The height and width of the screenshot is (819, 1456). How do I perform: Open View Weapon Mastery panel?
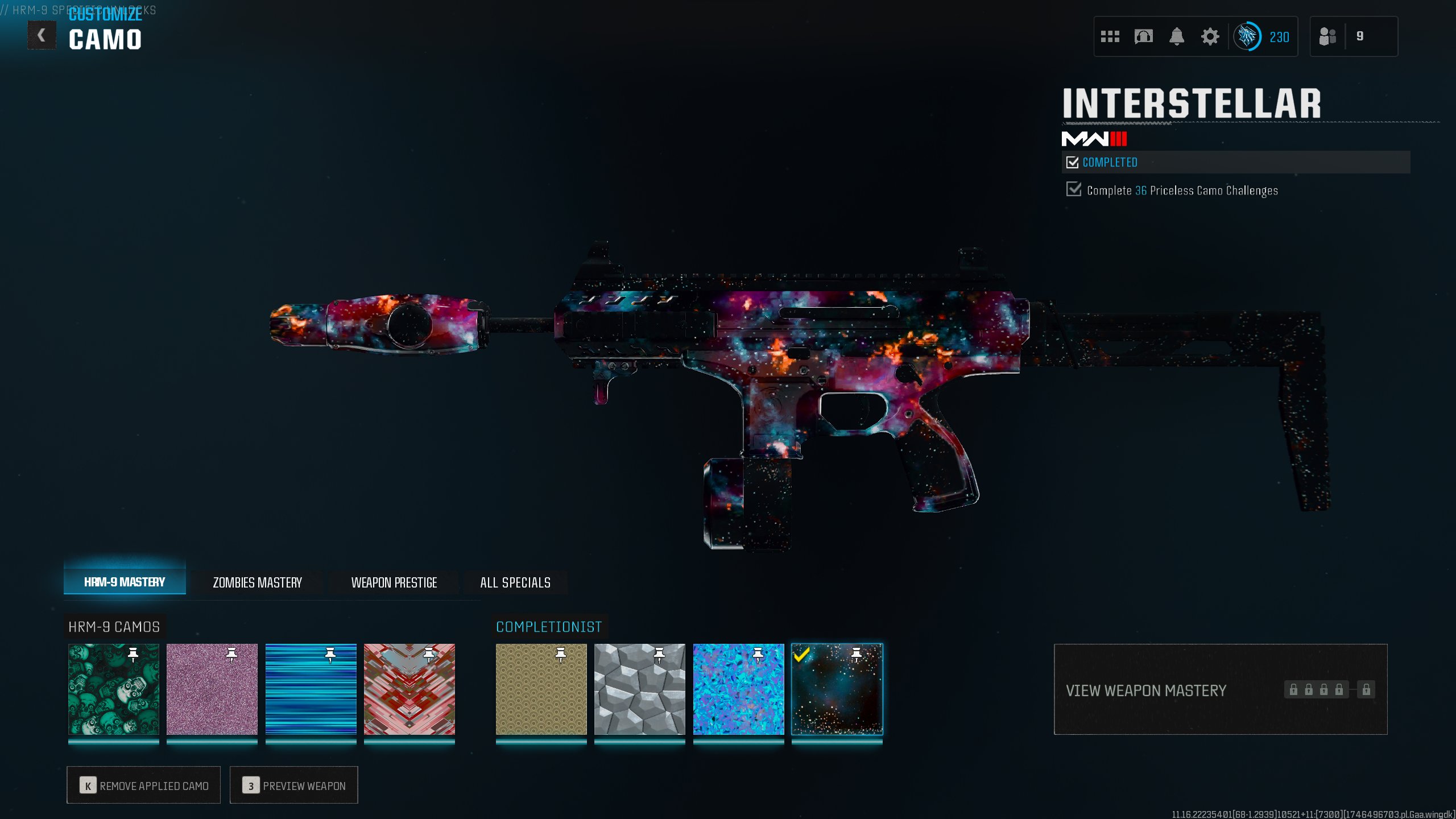click(1220, 689)
